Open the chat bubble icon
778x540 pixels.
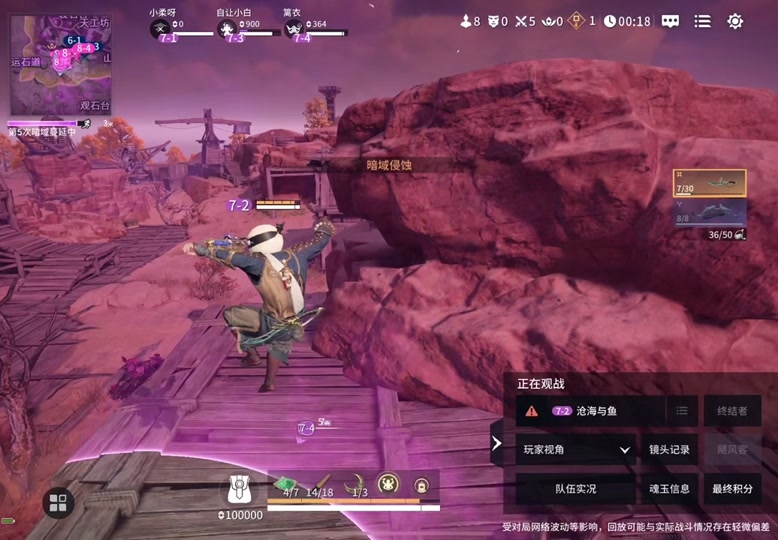pyautogui.click(x=670, y=21)
